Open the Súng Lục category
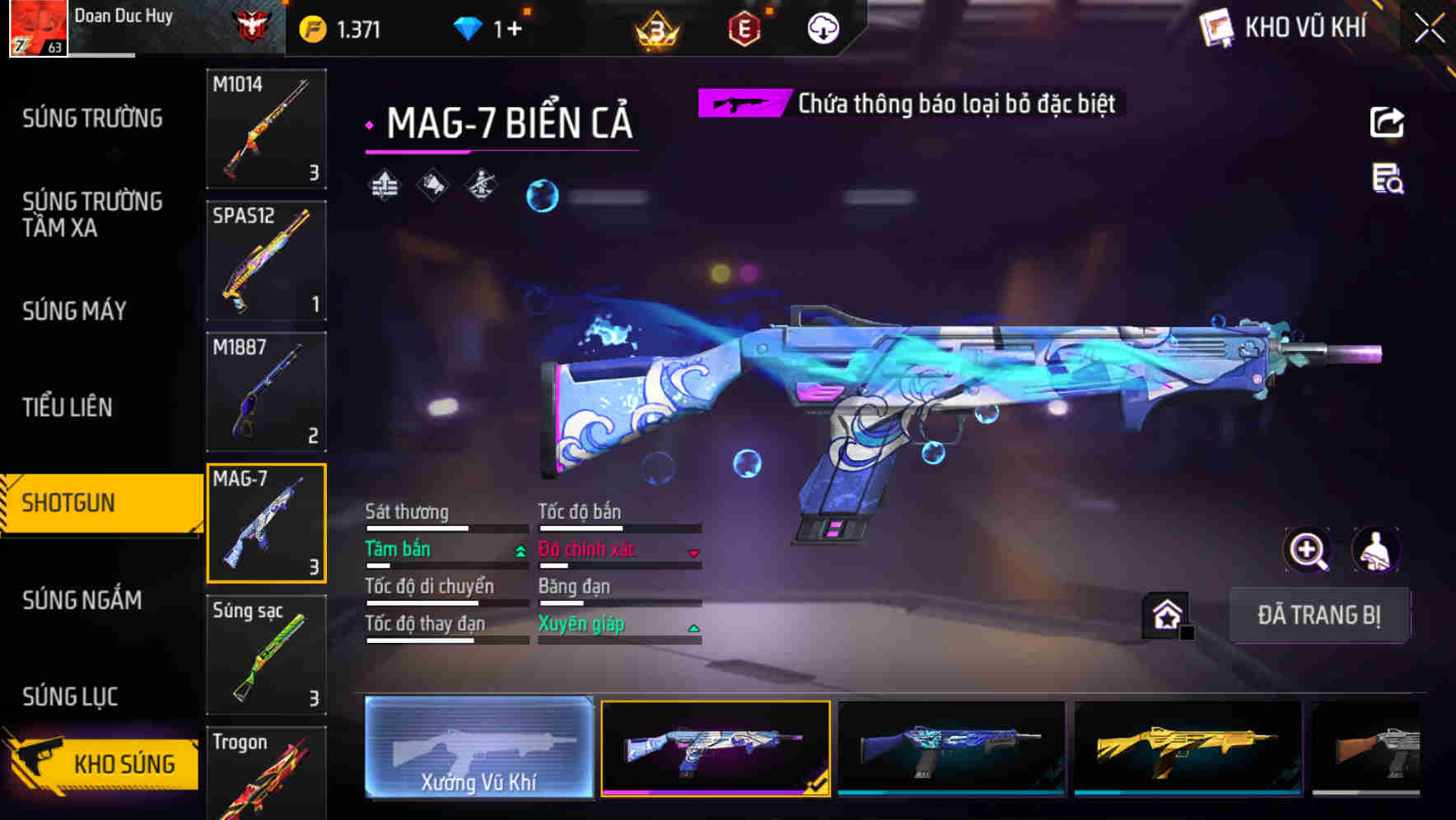The height and width of the screenshot is (820, 1456). (x=70, y=697)
